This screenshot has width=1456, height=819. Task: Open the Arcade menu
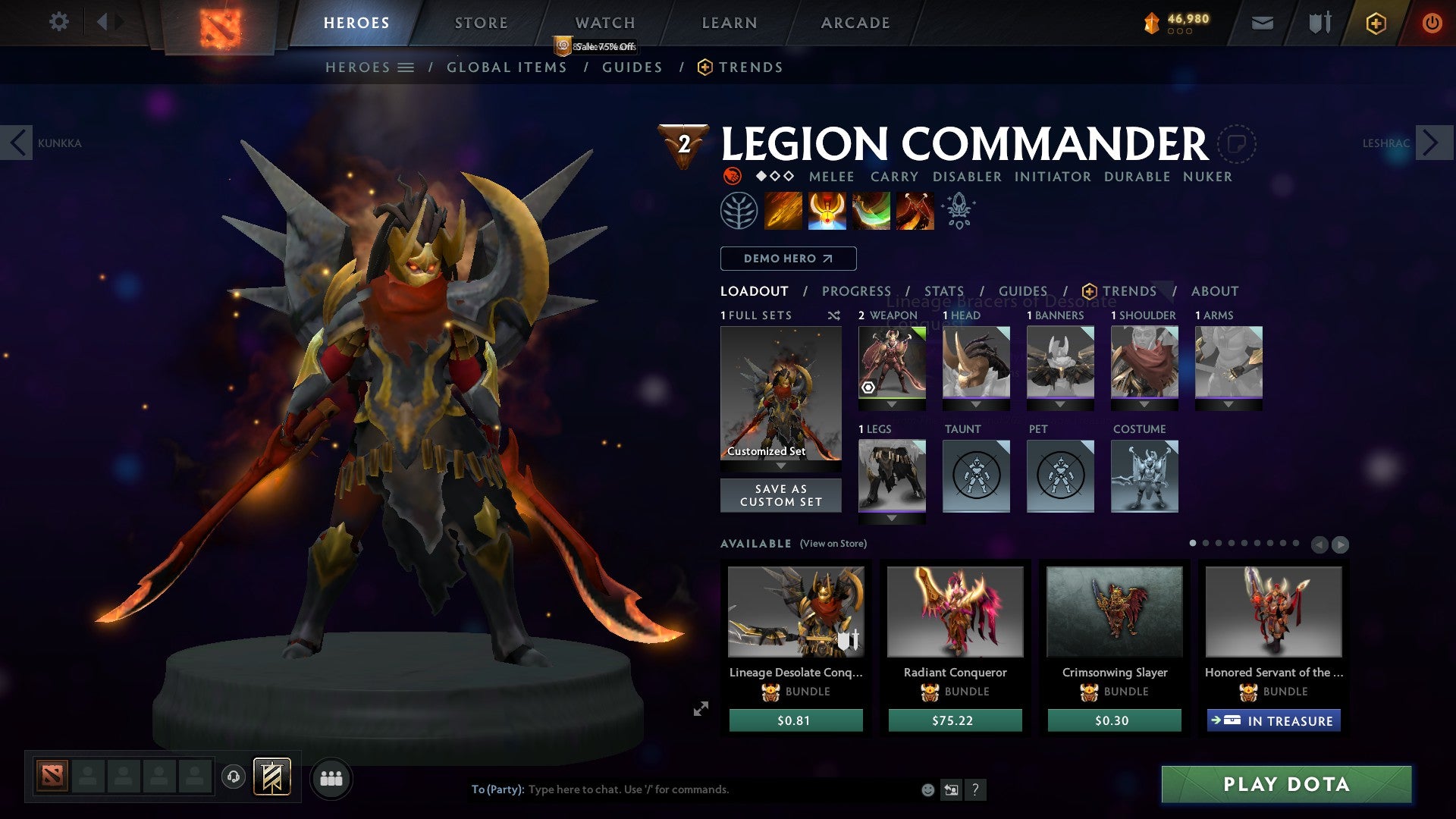[x=855, y=23]
